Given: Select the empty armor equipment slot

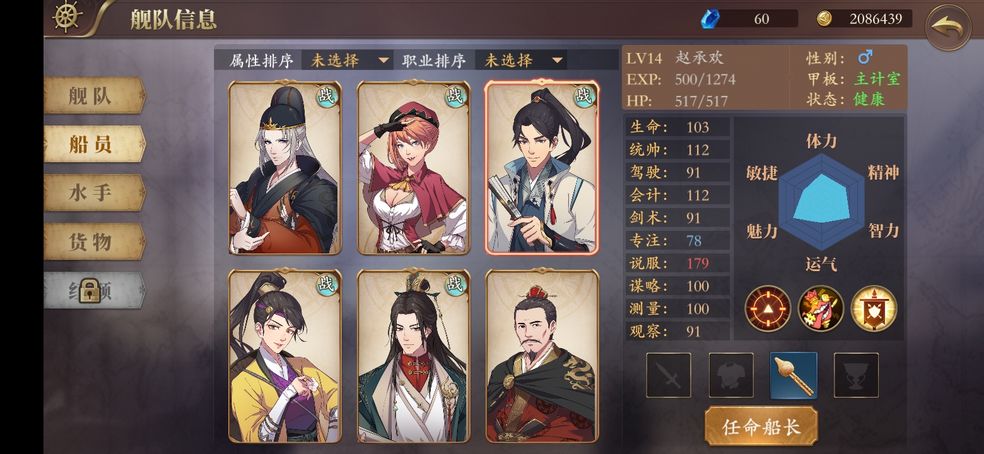Looking at the screenshot, I should pos(731,375).
